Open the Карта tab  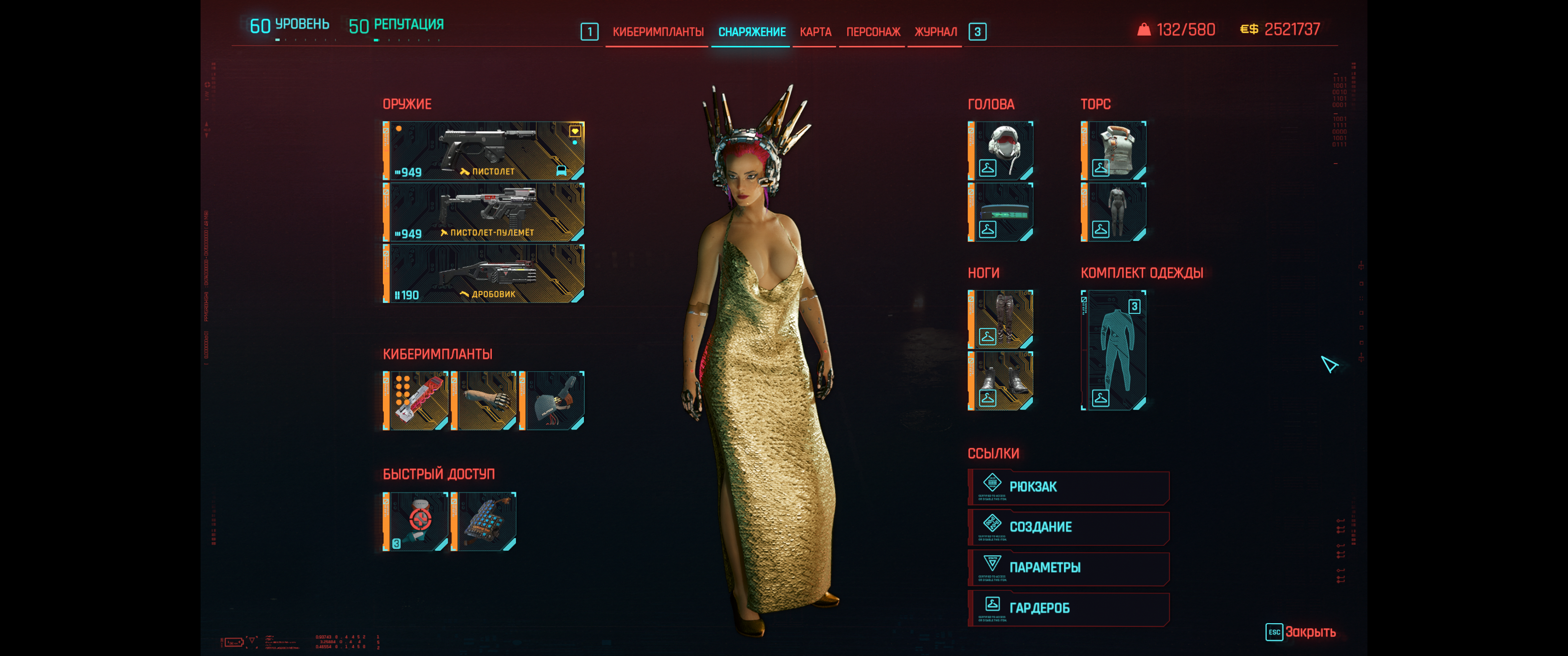point(815,31)
